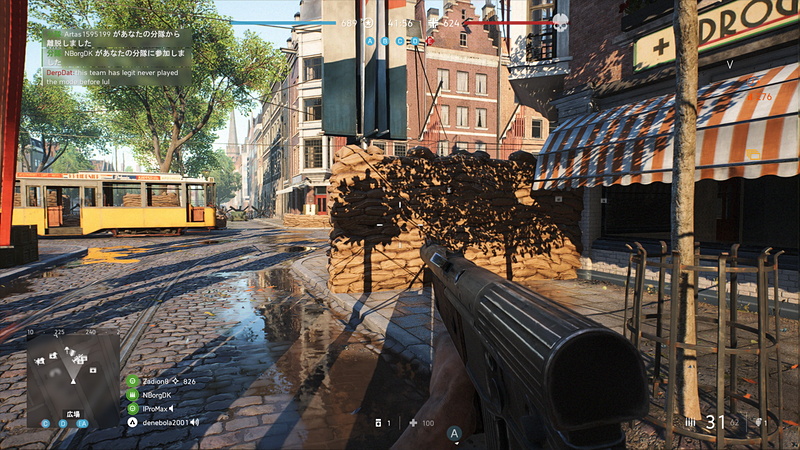The width and height of the screenshot is (800, 450).
Task: Choose squad member IProMax in squad list
Action: [157, 408]
